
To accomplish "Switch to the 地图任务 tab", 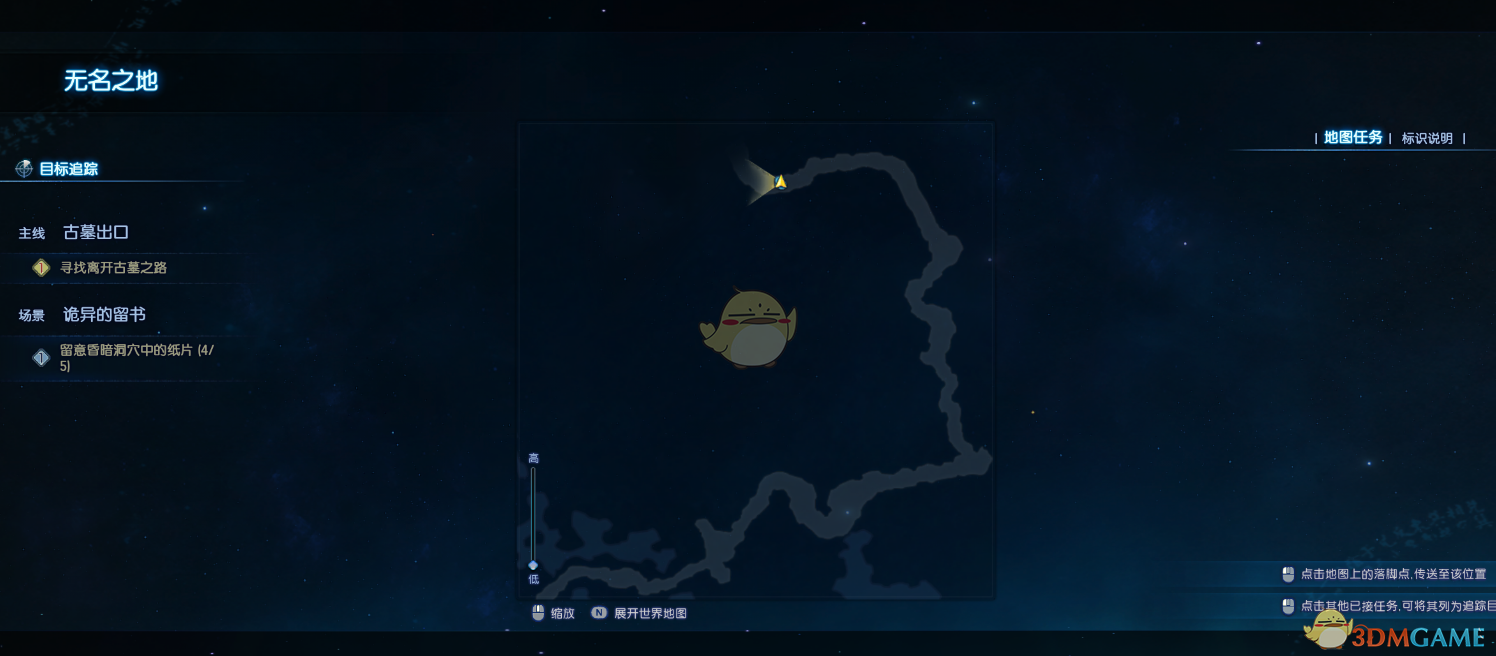I will tap(1353, 138).
